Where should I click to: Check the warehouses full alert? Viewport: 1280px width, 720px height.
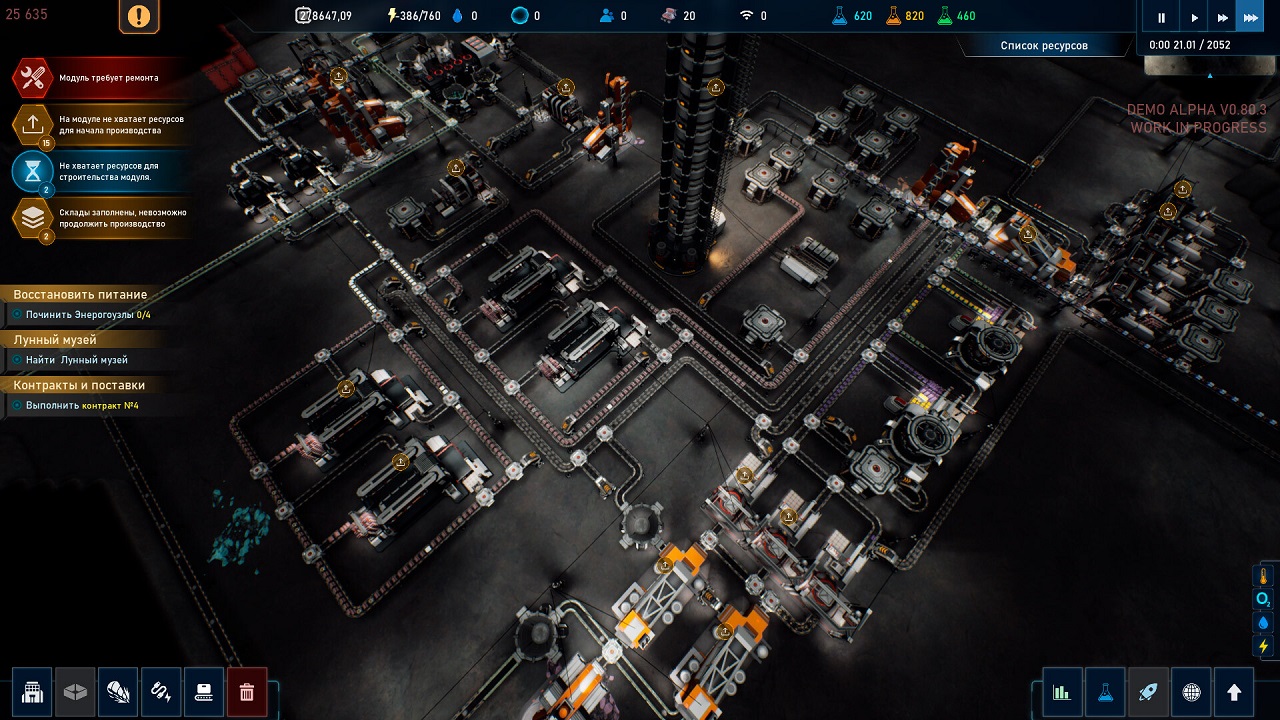tap(33, 218)
